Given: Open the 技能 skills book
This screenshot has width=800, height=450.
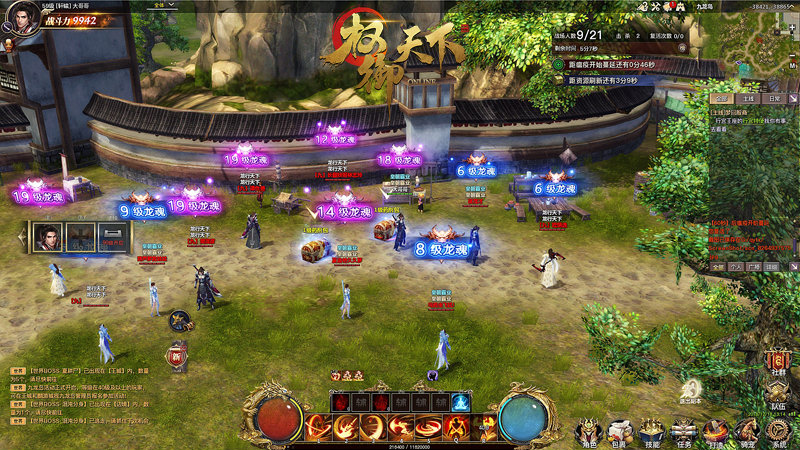Looking at the screenshot, I should click(651, 429).
